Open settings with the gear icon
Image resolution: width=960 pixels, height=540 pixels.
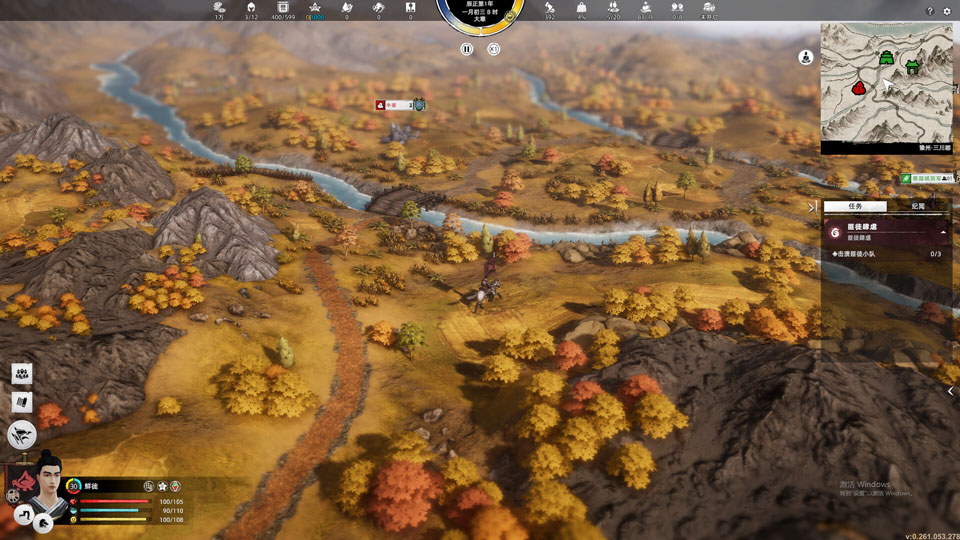tap(947, 11)
